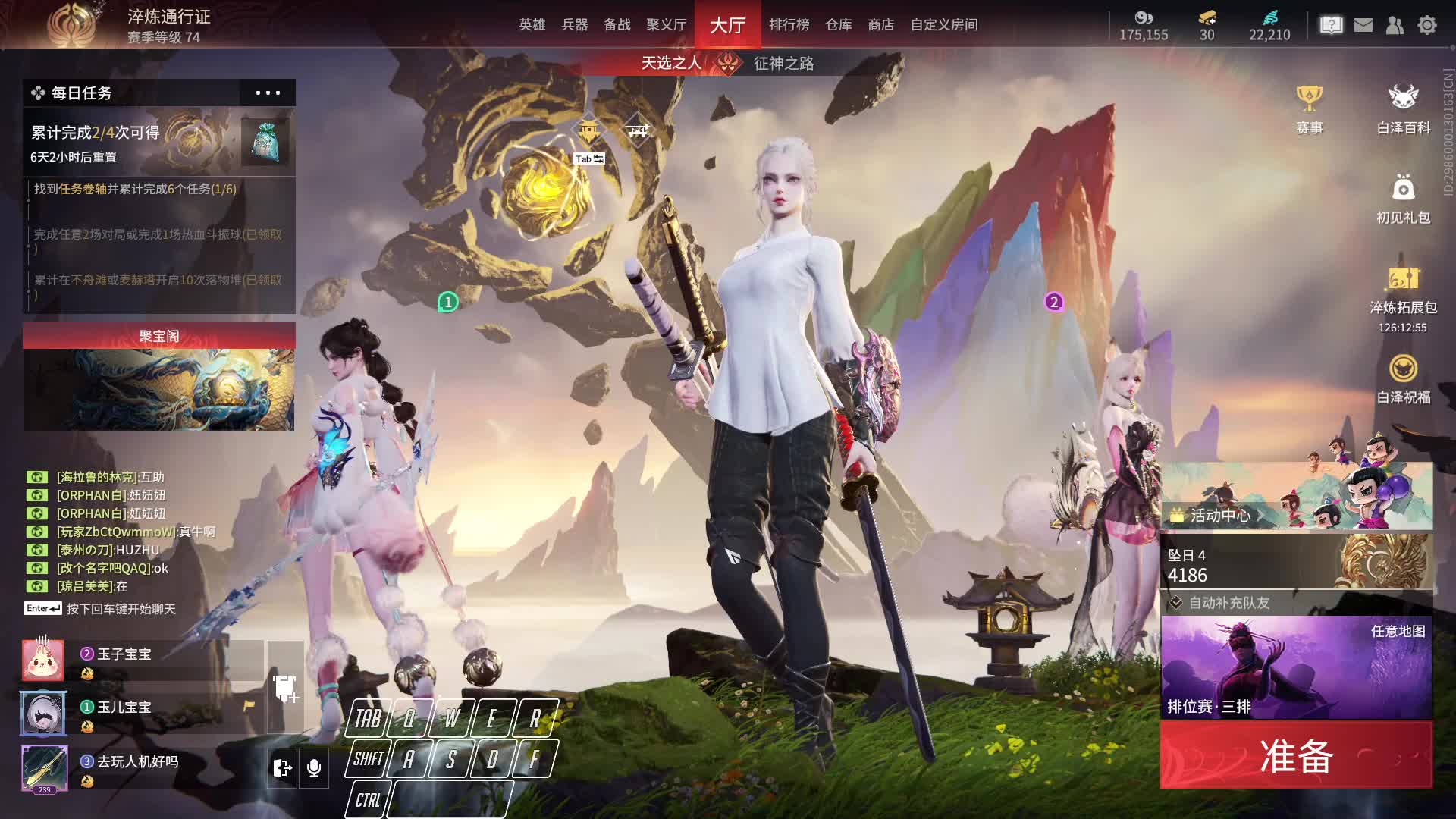The image size is (1456, 819).
Task: Claim the 初见礼包 gift pack
Action: 1403,199
